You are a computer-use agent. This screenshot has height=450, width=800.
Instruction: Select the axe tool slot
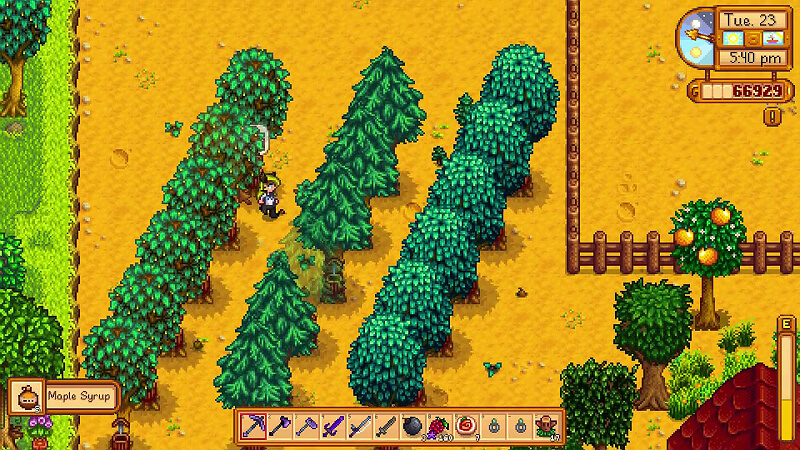click(279, 426)
